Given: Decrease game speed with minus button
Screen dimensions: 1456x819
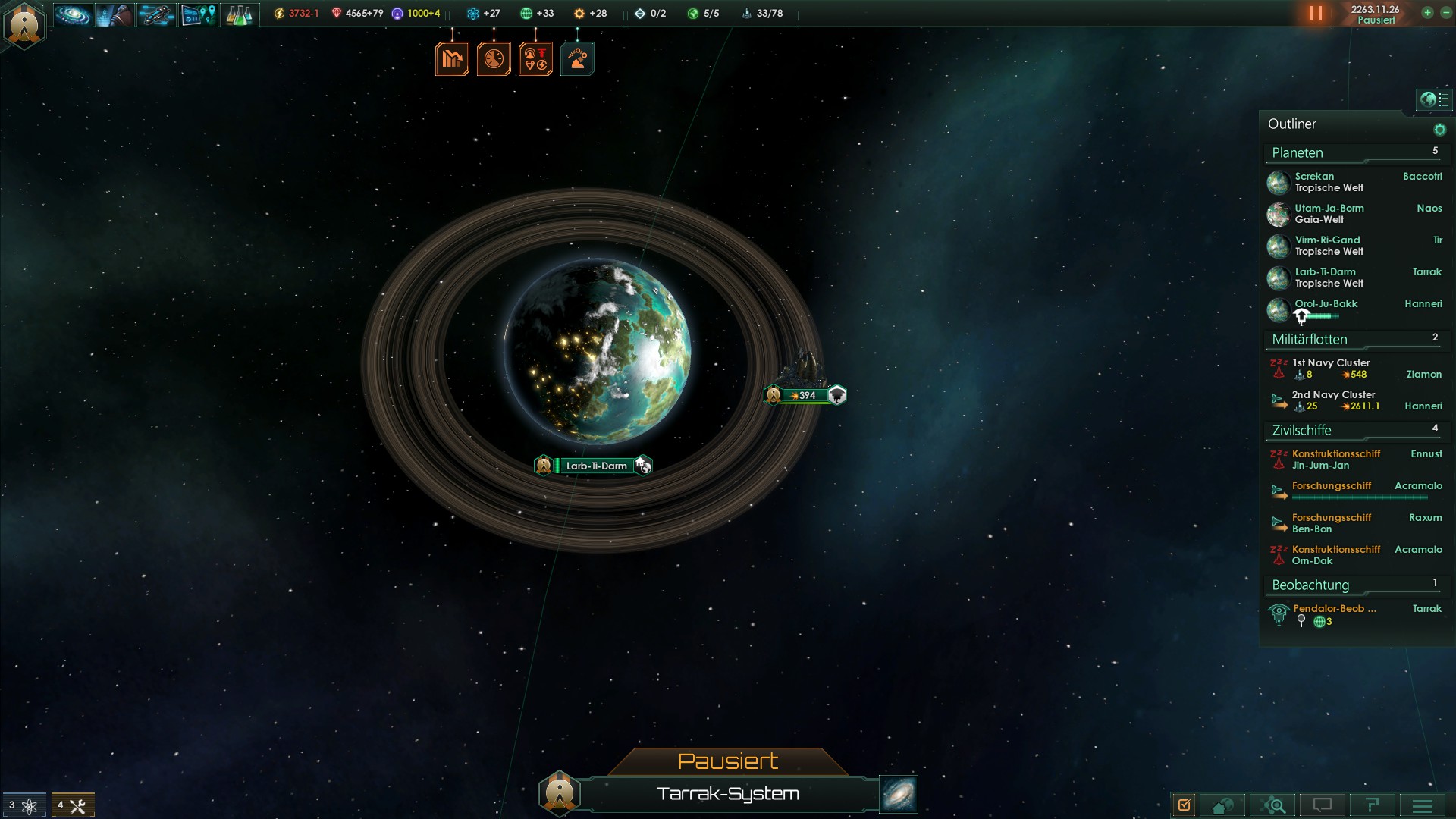Looking at the screenshot, I should (x=1445, y=13).
